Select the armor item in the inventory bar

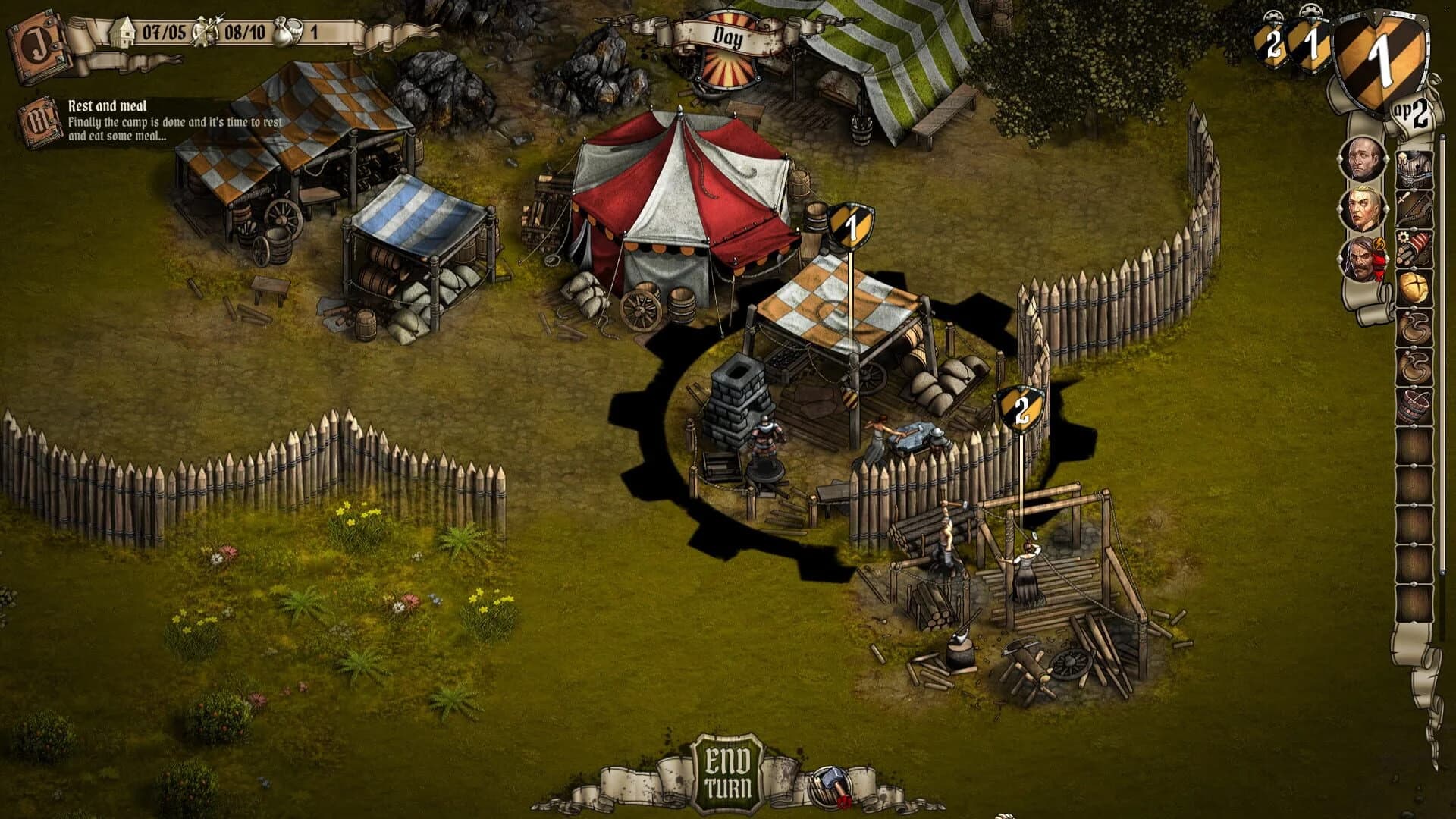pos(1414,165)
